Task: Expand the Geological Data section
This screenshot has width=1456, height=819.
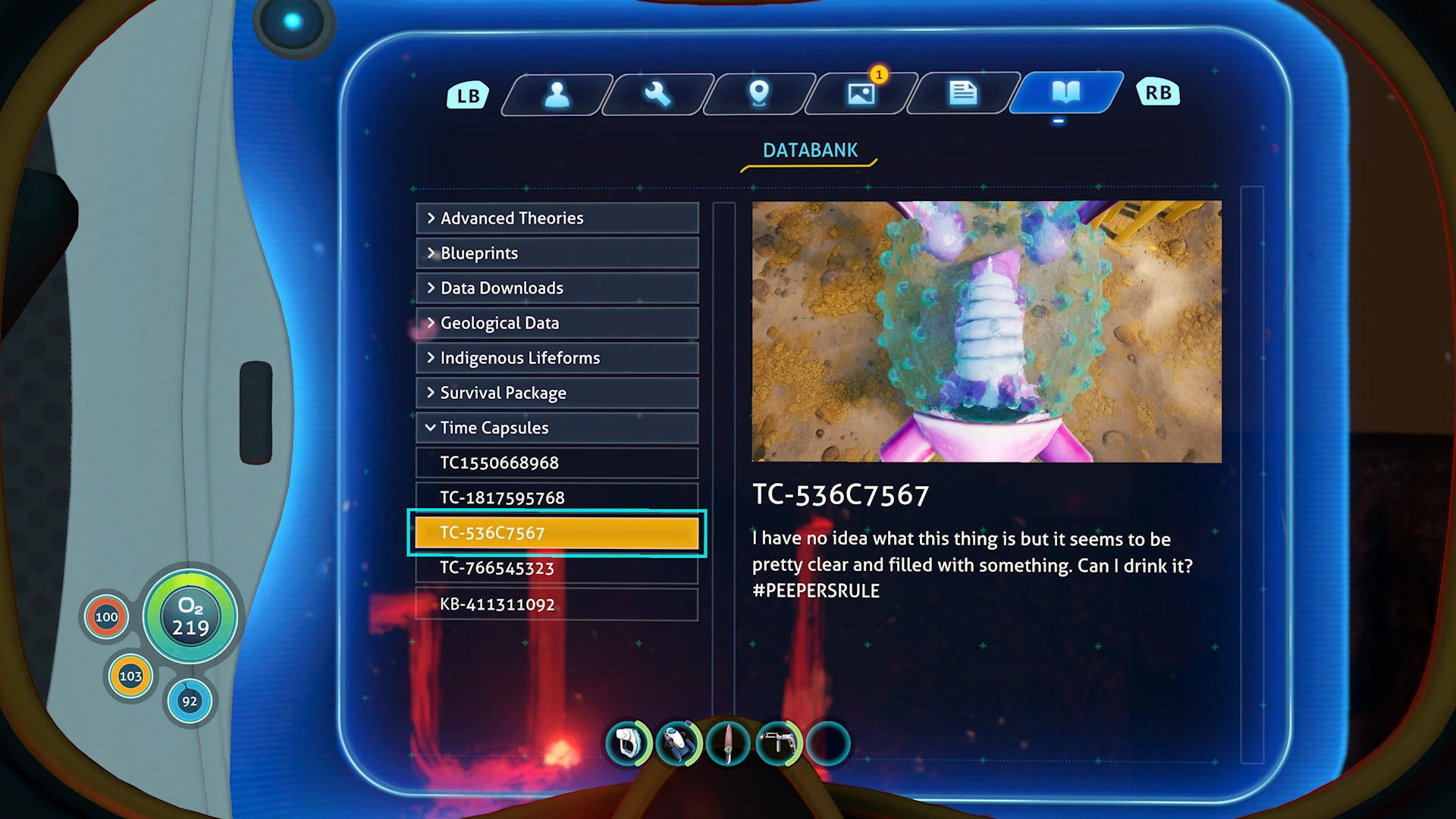Action: [x=557, y=323]
